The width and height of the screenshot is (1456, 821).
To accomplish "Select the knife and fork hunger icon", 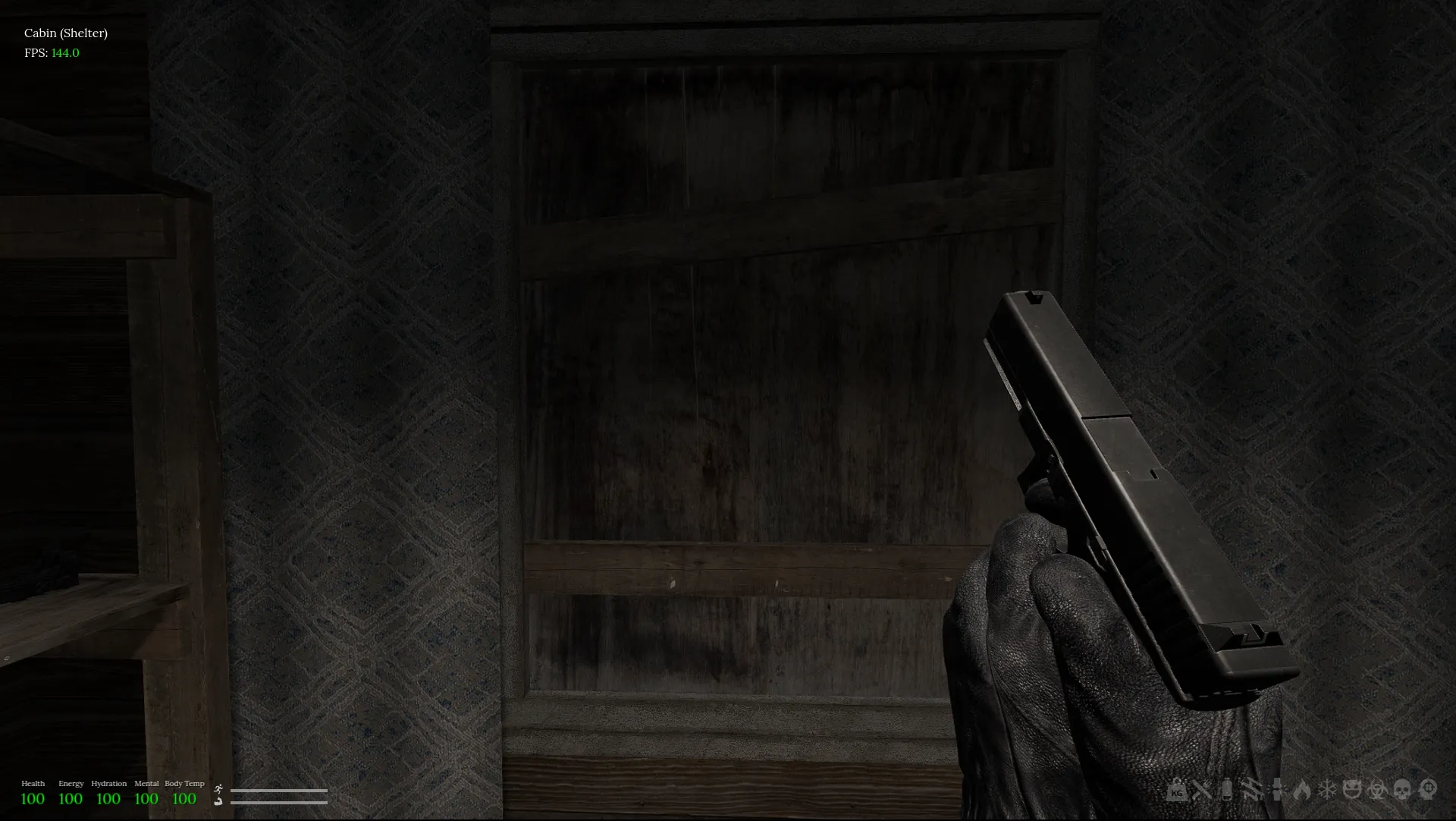I will coord(1202,791).
